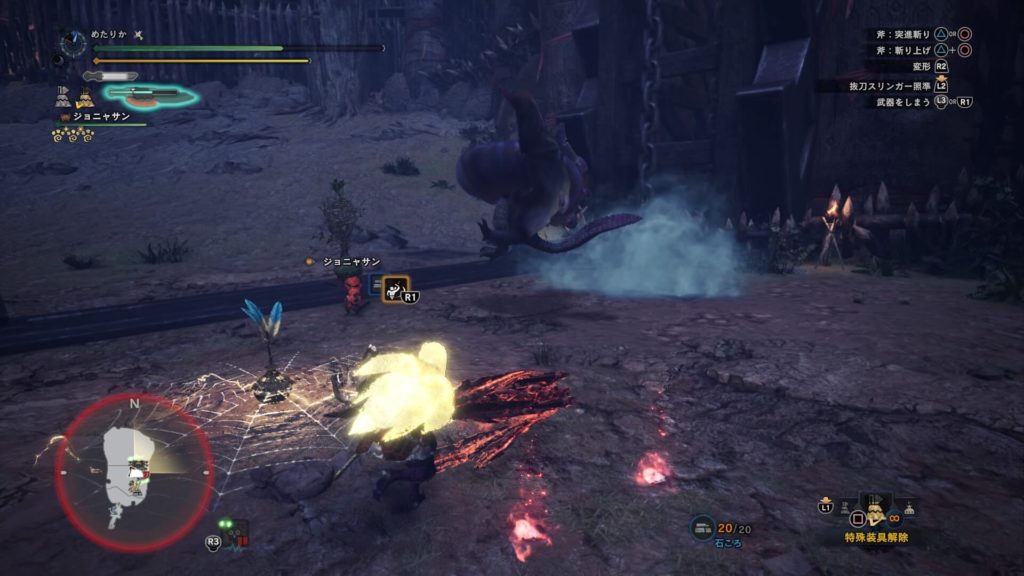
Task: Click the quest timer clock icon
Action: click(72, 42)
